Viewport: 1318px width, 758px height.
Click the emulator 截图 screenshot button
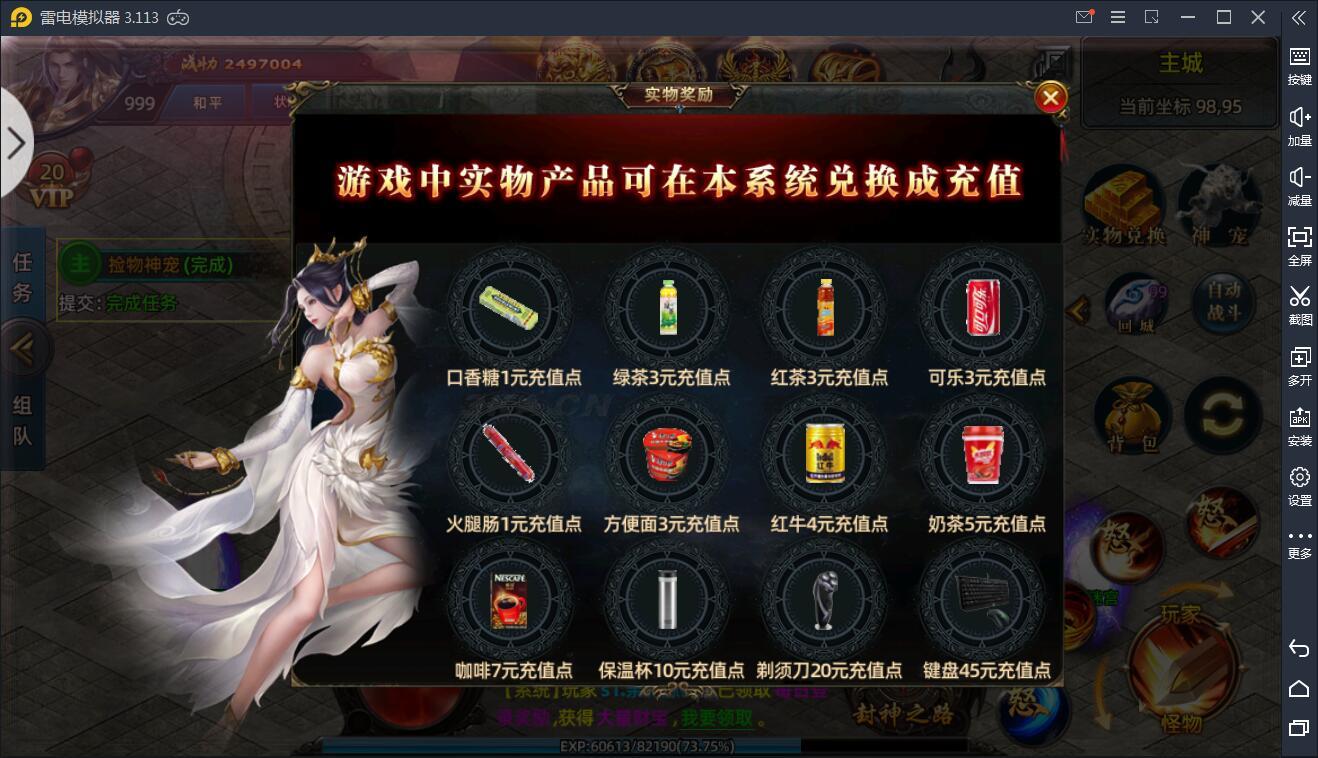click(x=1299, y=305)
